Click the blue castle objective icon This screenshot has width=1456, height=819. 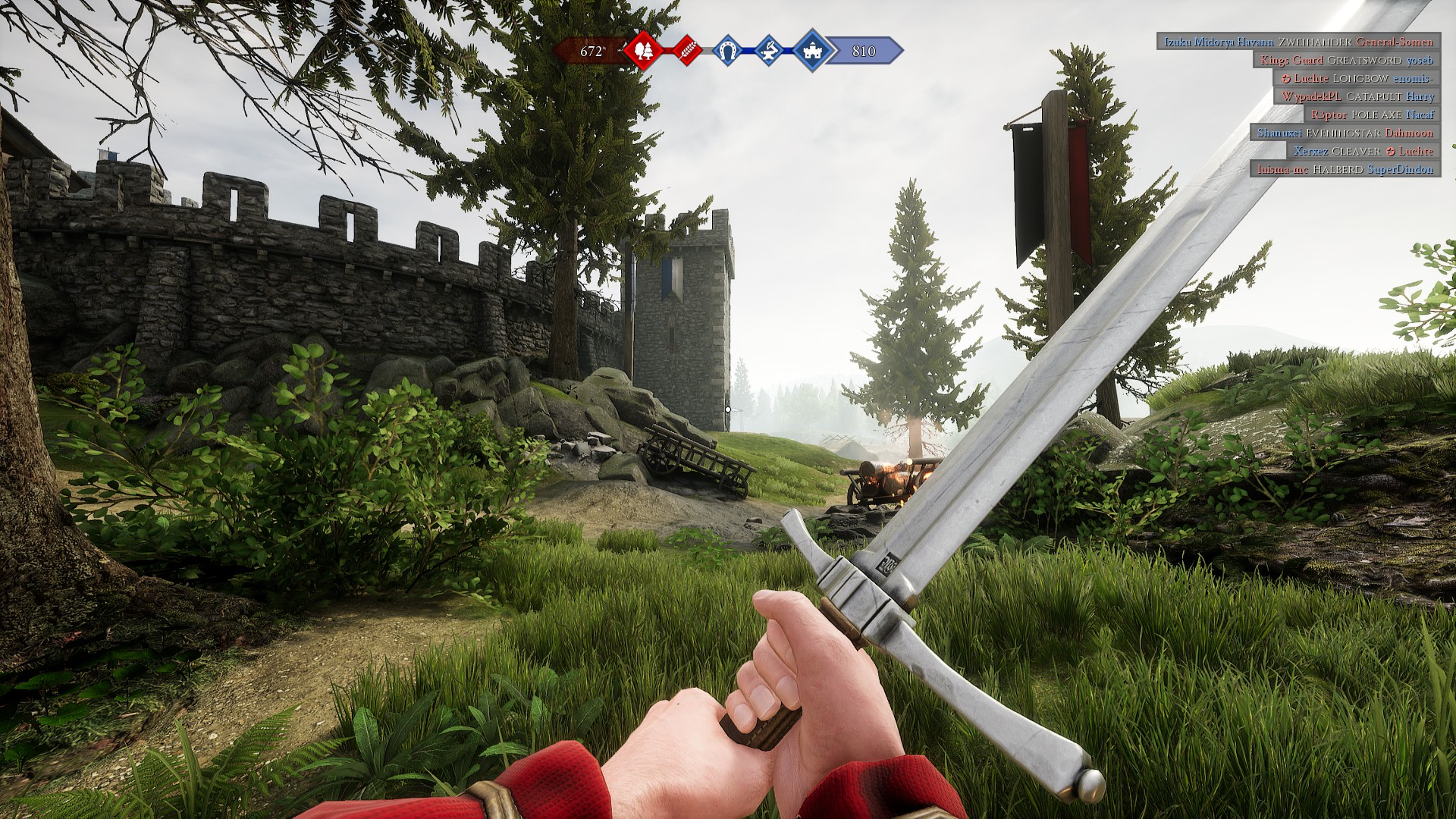[811, 51]
